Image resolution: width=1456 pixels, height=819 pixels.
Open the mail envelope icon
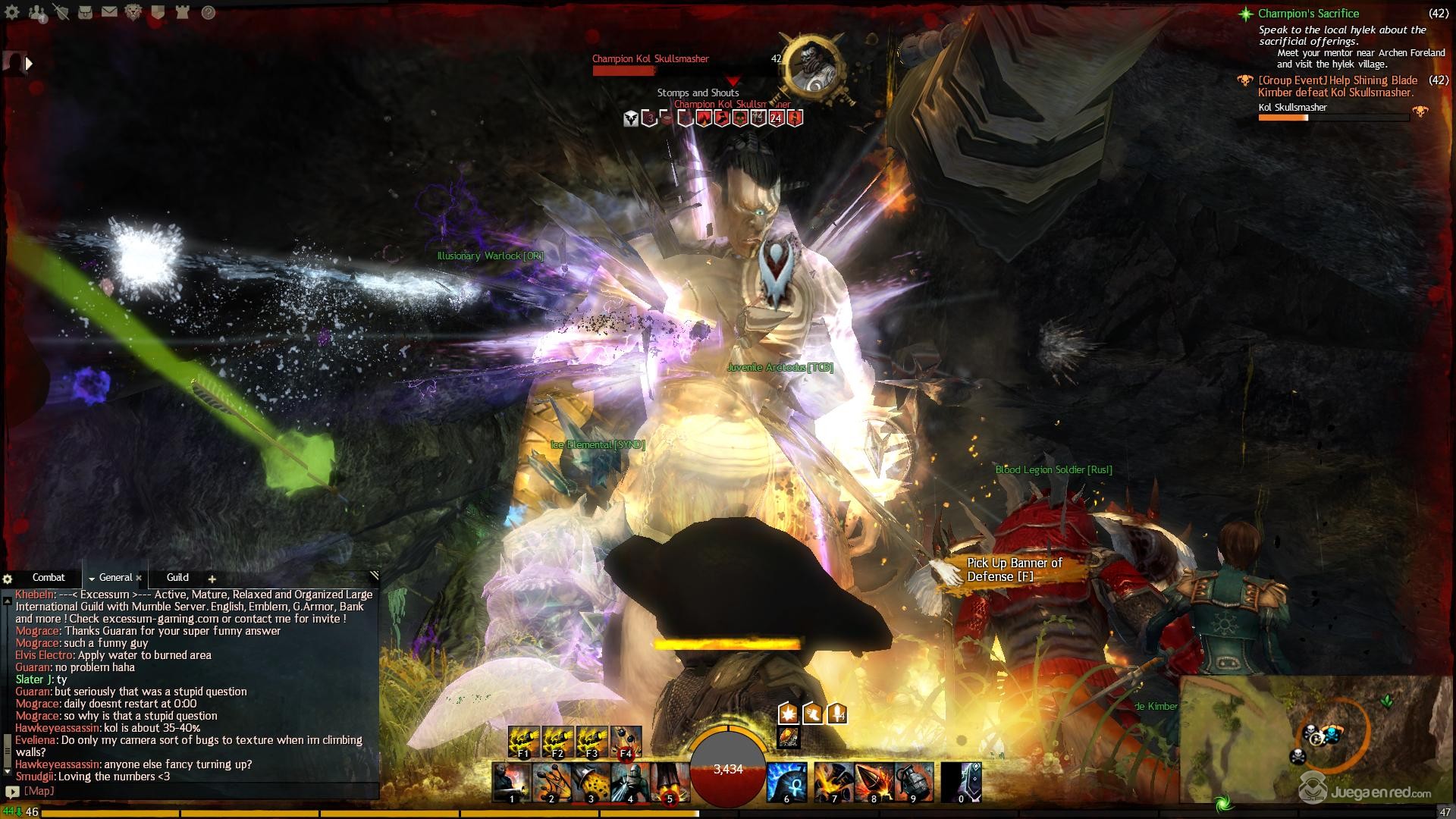point(109,12)
